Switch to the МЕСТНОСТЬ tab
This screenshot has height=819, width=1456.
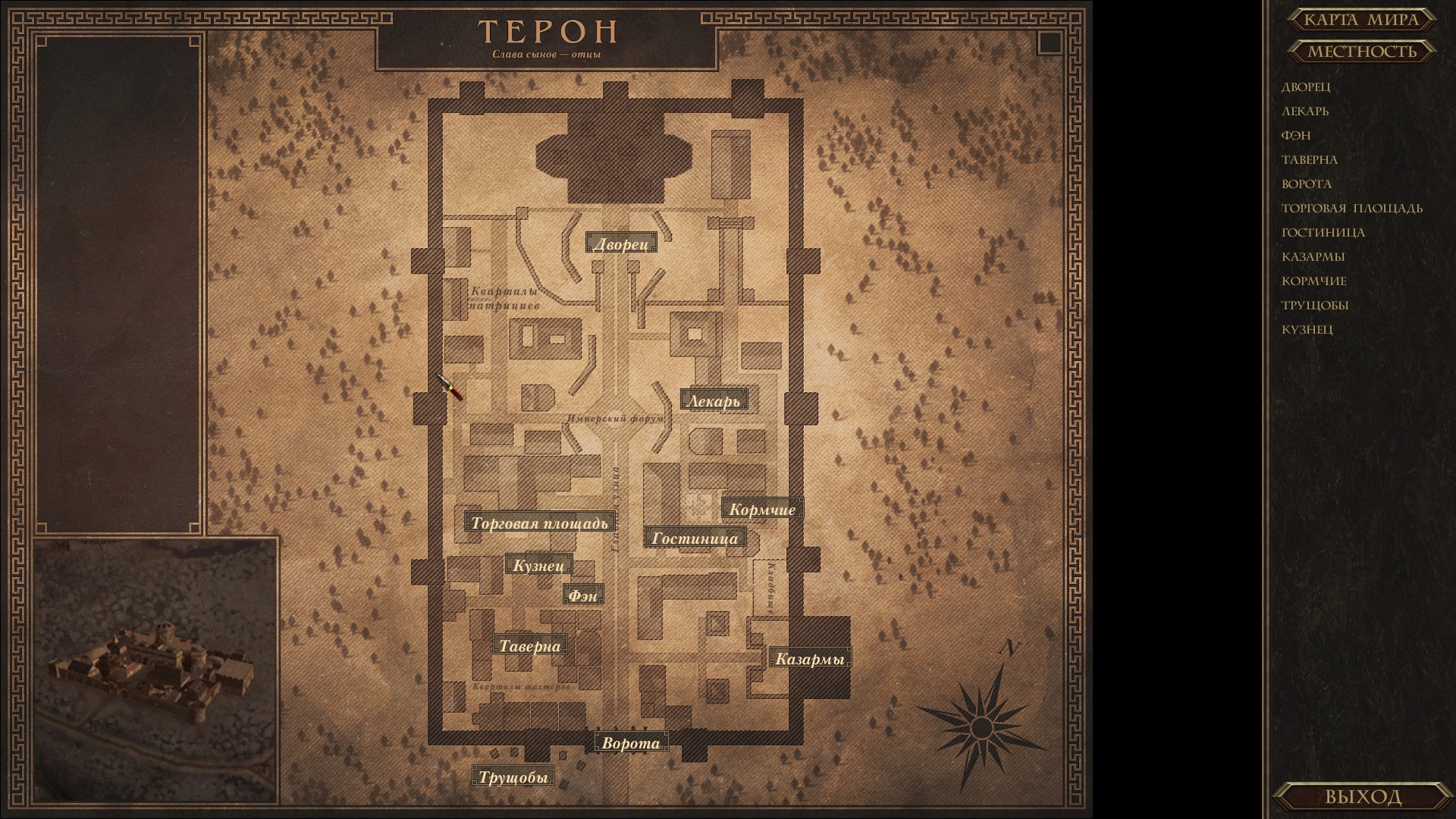point(1361,52)
